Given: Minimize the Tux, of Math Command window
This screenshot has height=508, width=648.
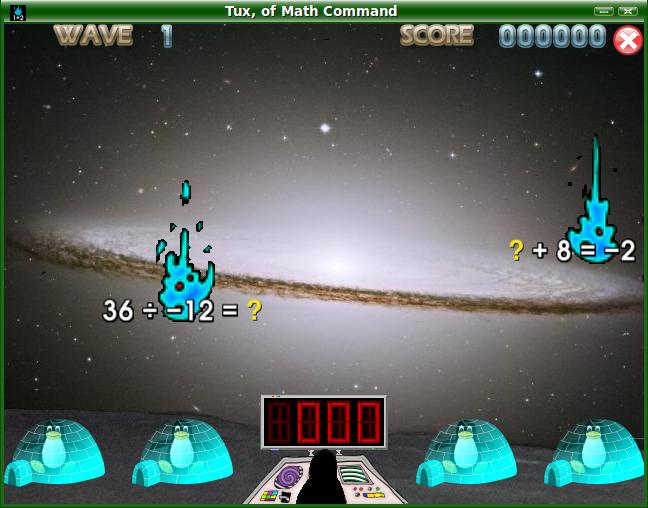Looking at the screenshot, I should 603,11.
